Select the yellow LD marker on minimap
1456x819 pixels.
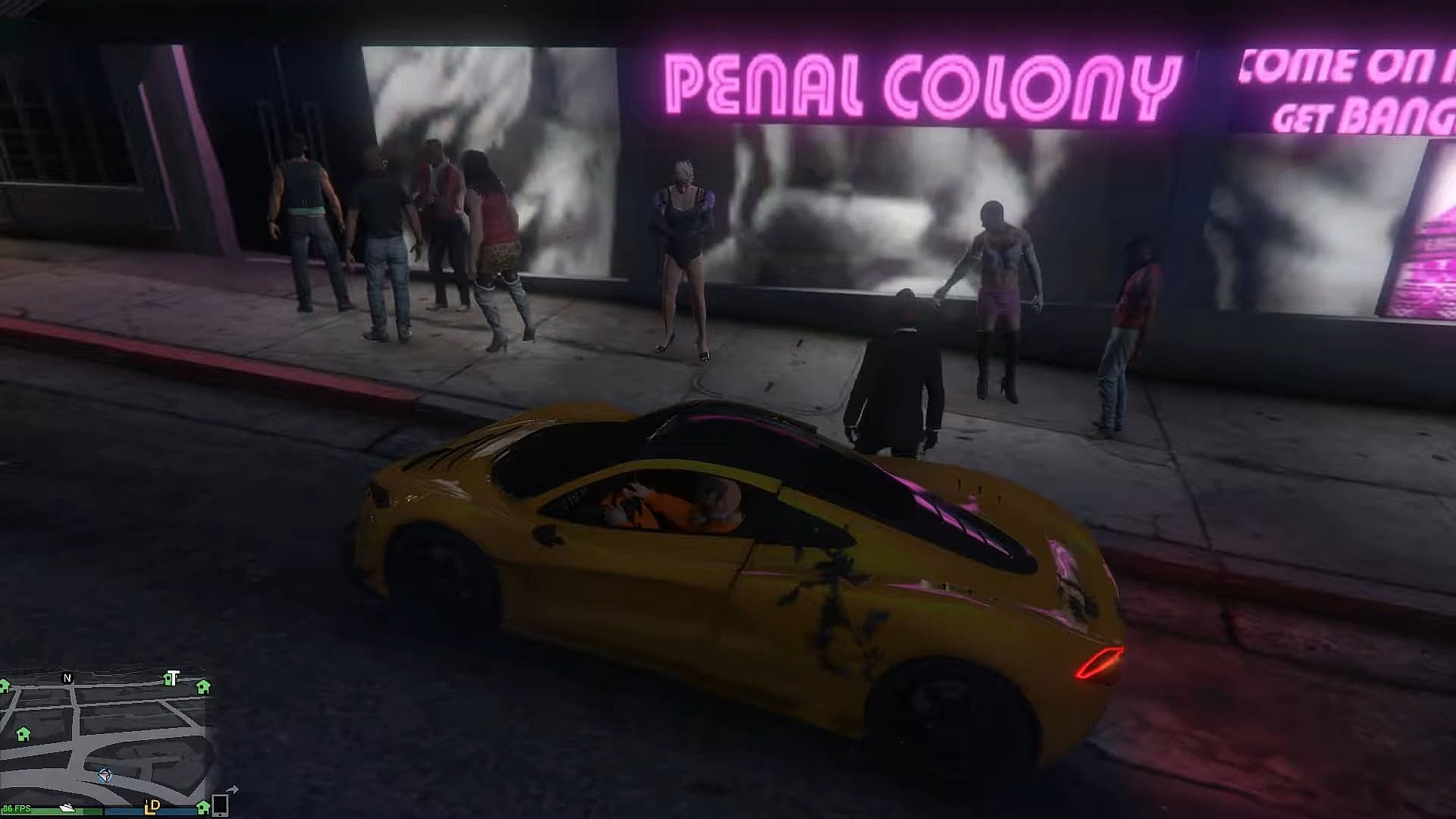[152, 806]
